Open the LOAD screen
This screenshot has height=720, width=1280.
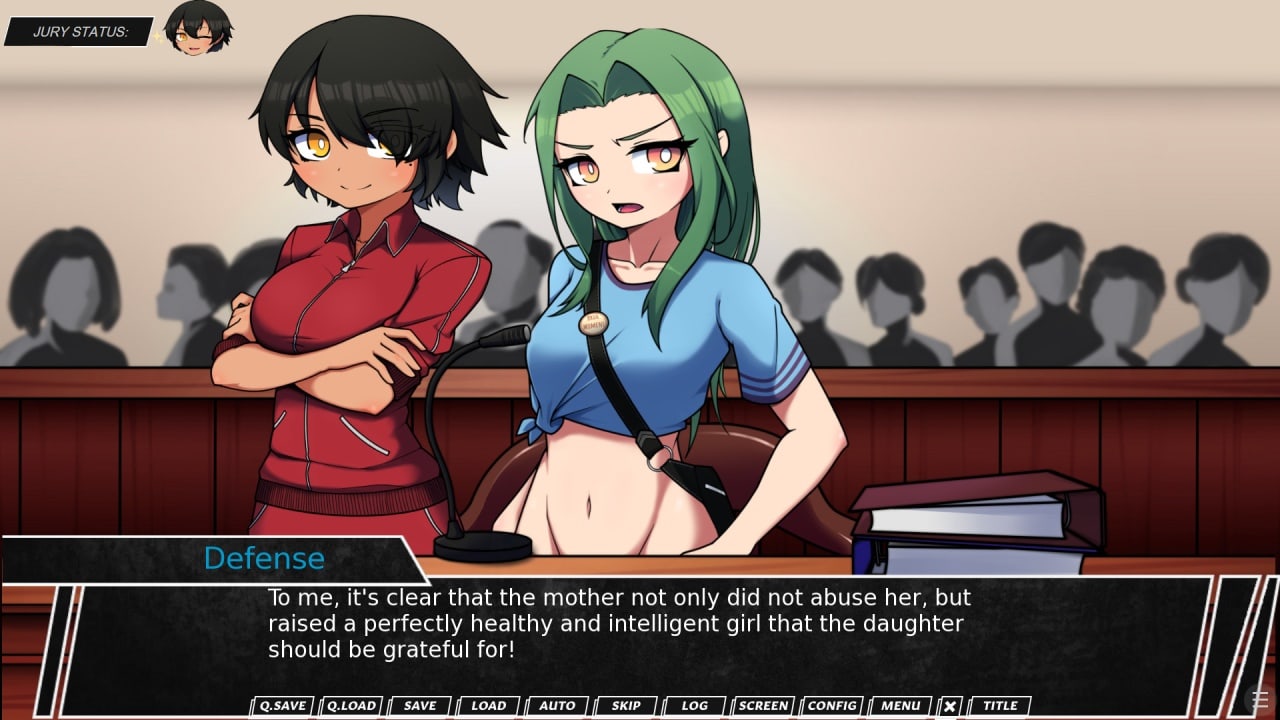point(488,706)
